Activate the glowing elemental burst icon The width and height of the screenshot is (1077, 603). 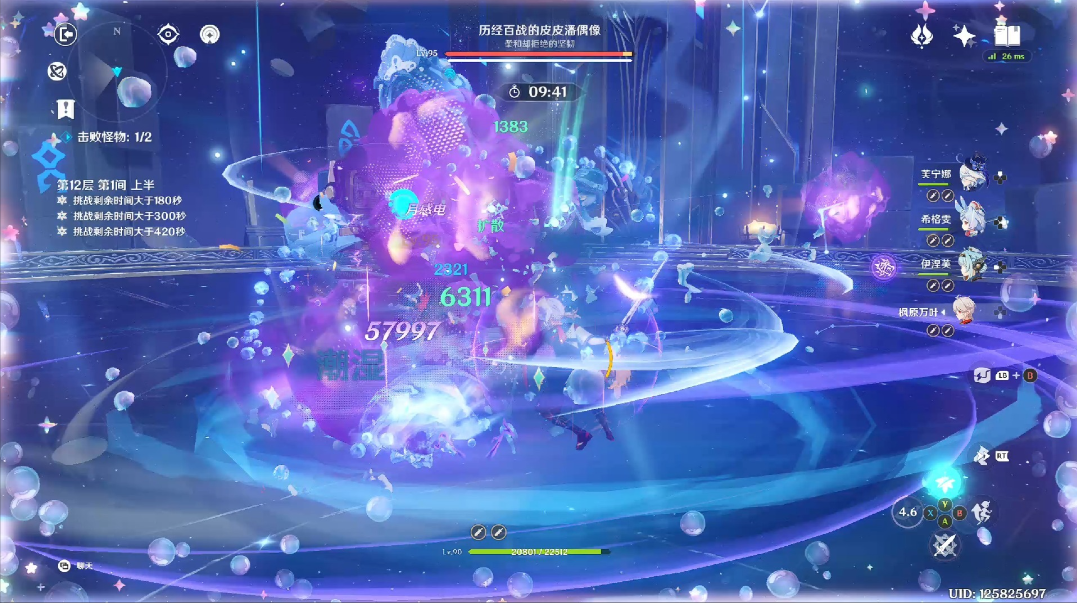tap(943, 482)
